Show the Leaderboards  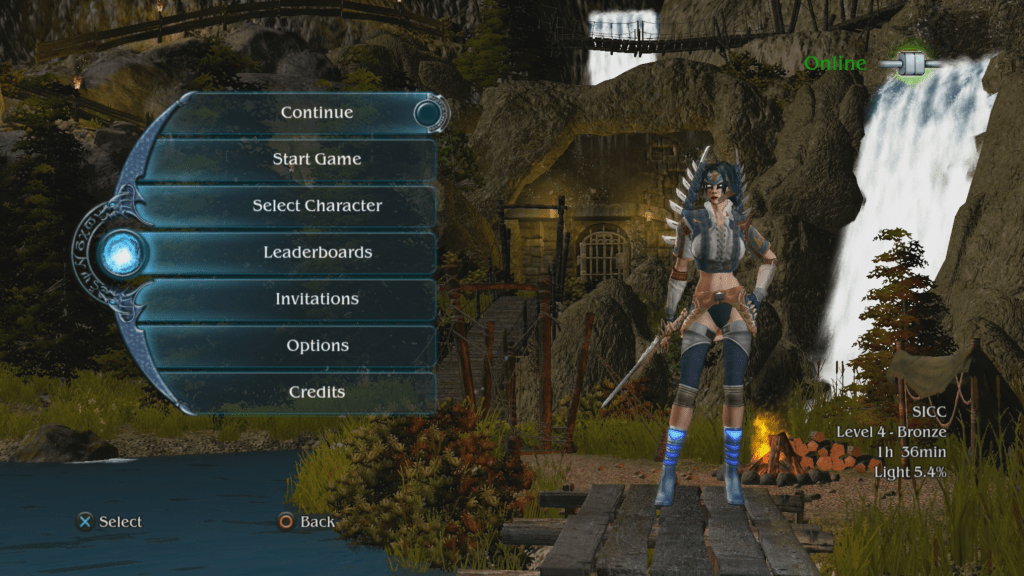pyautogui.click(x=316, y=253)
